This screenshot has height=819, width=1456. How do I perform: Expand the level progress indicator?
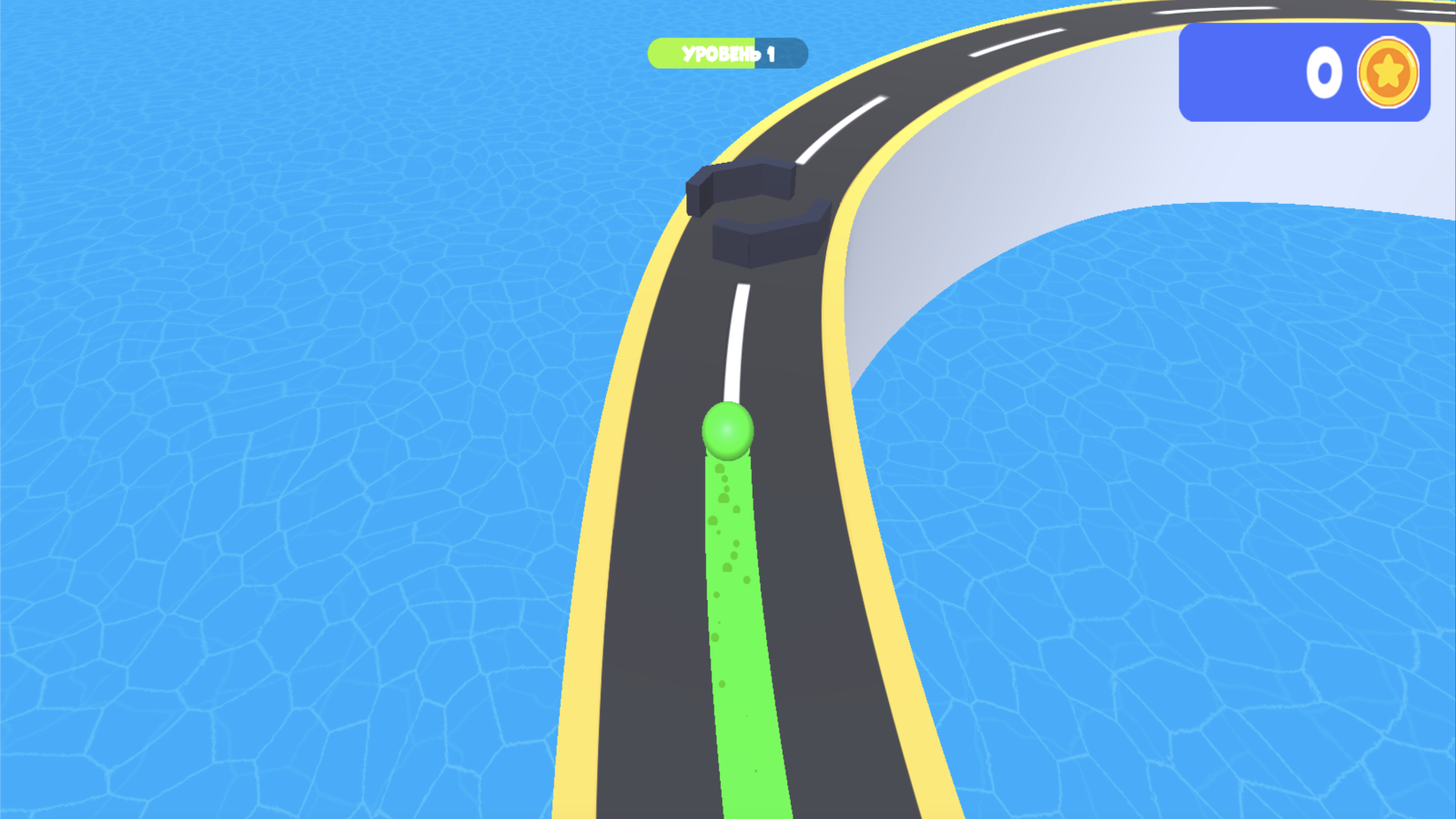click(726, 53)
